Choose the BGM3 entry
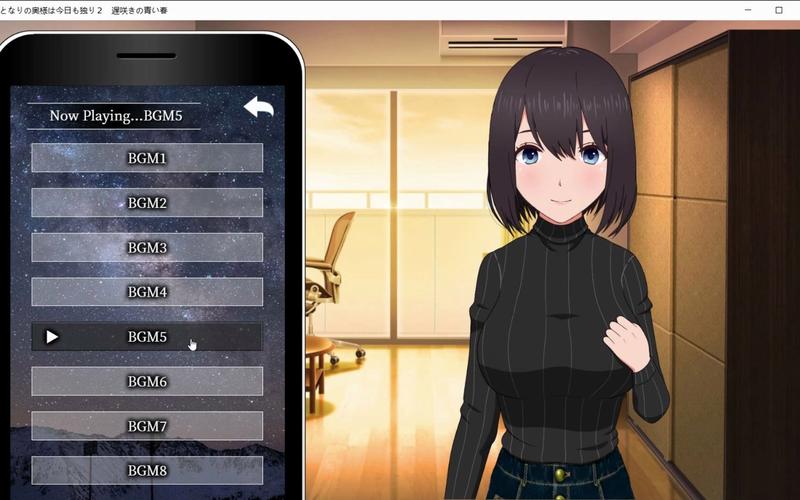 (147, 247)
